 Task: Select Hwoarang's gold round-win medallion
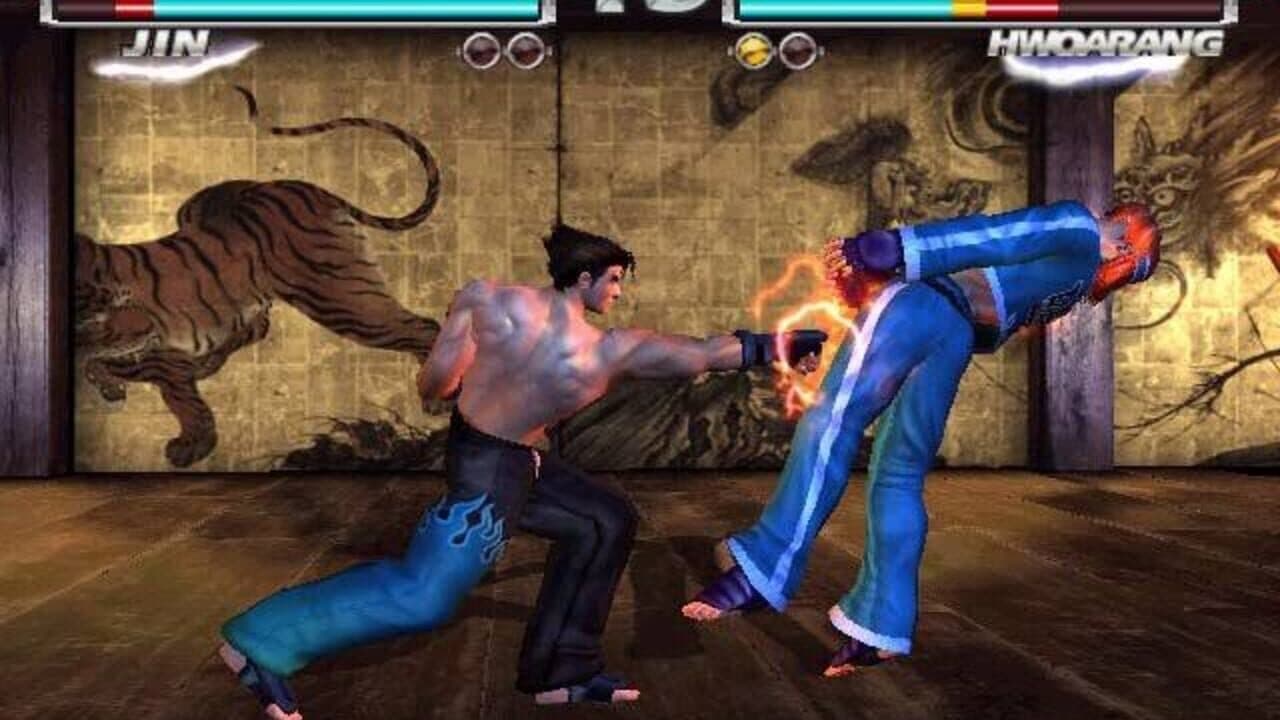coord(754,48)
